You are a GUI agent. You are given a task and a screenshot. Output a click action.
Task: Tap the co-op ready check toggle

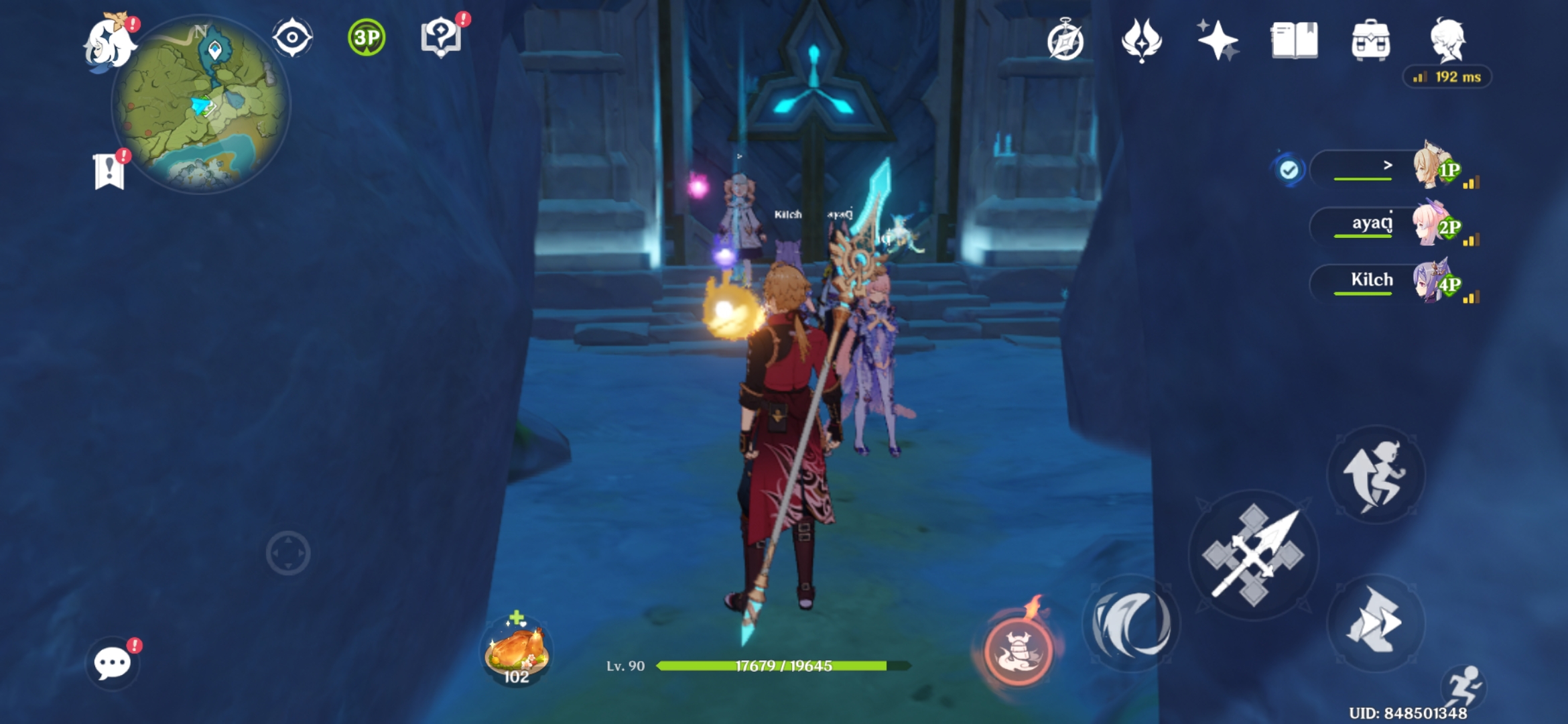point(1290,170)
